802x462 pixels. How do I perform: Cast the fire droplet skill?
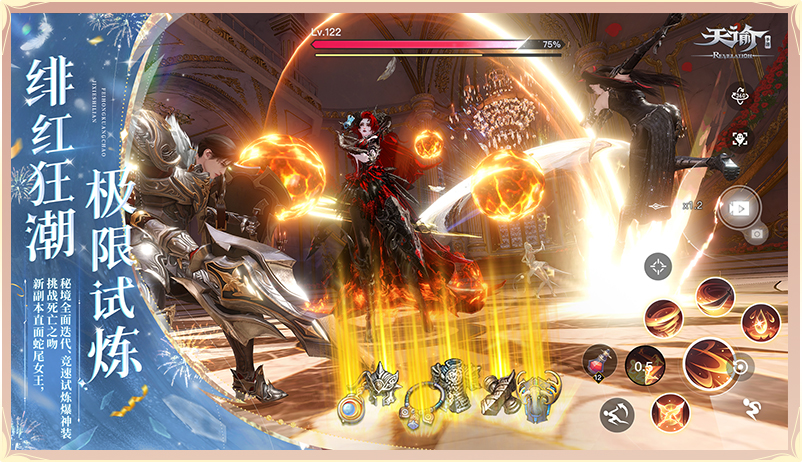pos(759,322)
